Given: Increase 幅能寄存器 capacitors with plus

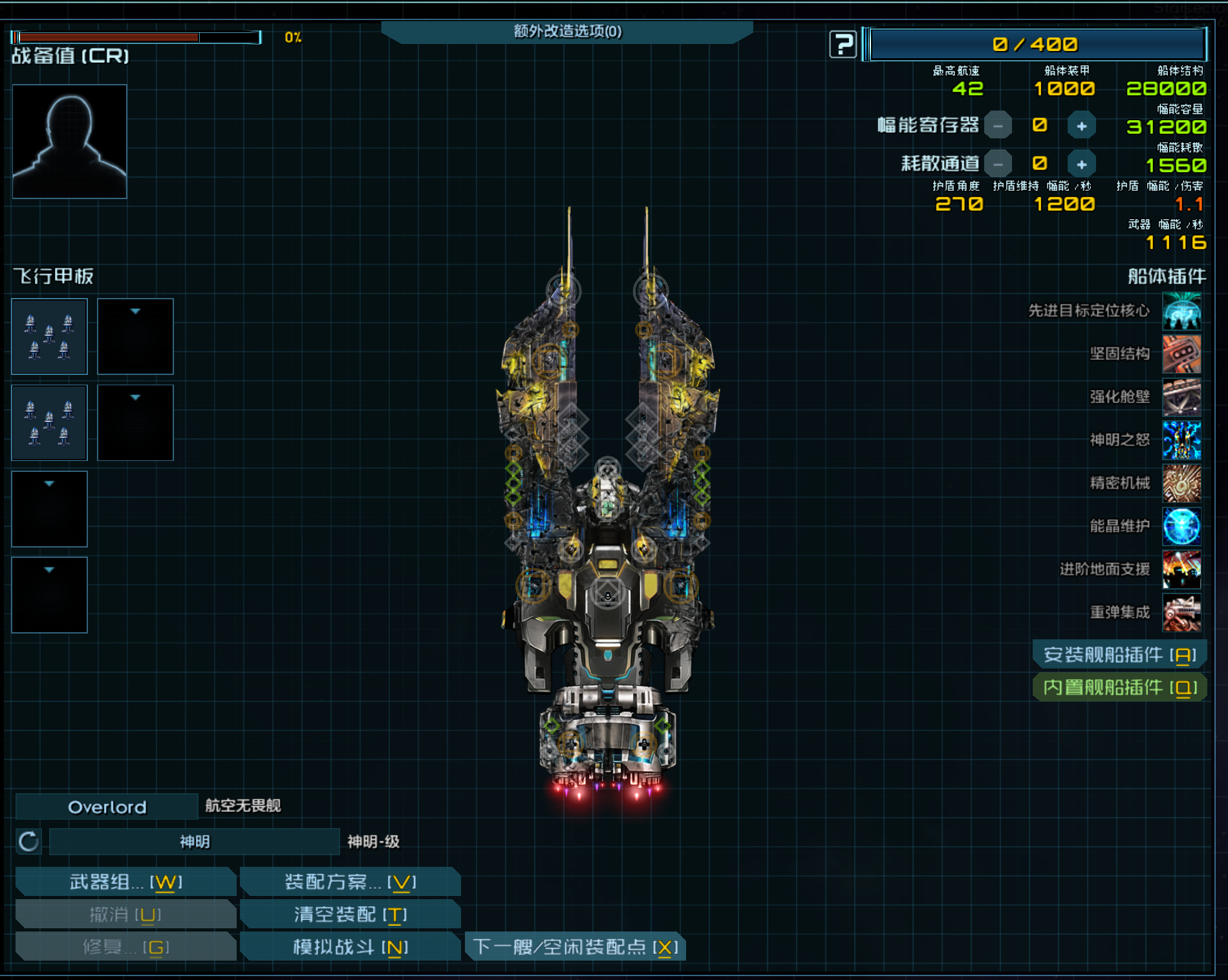Looking at the screenshot, I should tap(1081, 126).
